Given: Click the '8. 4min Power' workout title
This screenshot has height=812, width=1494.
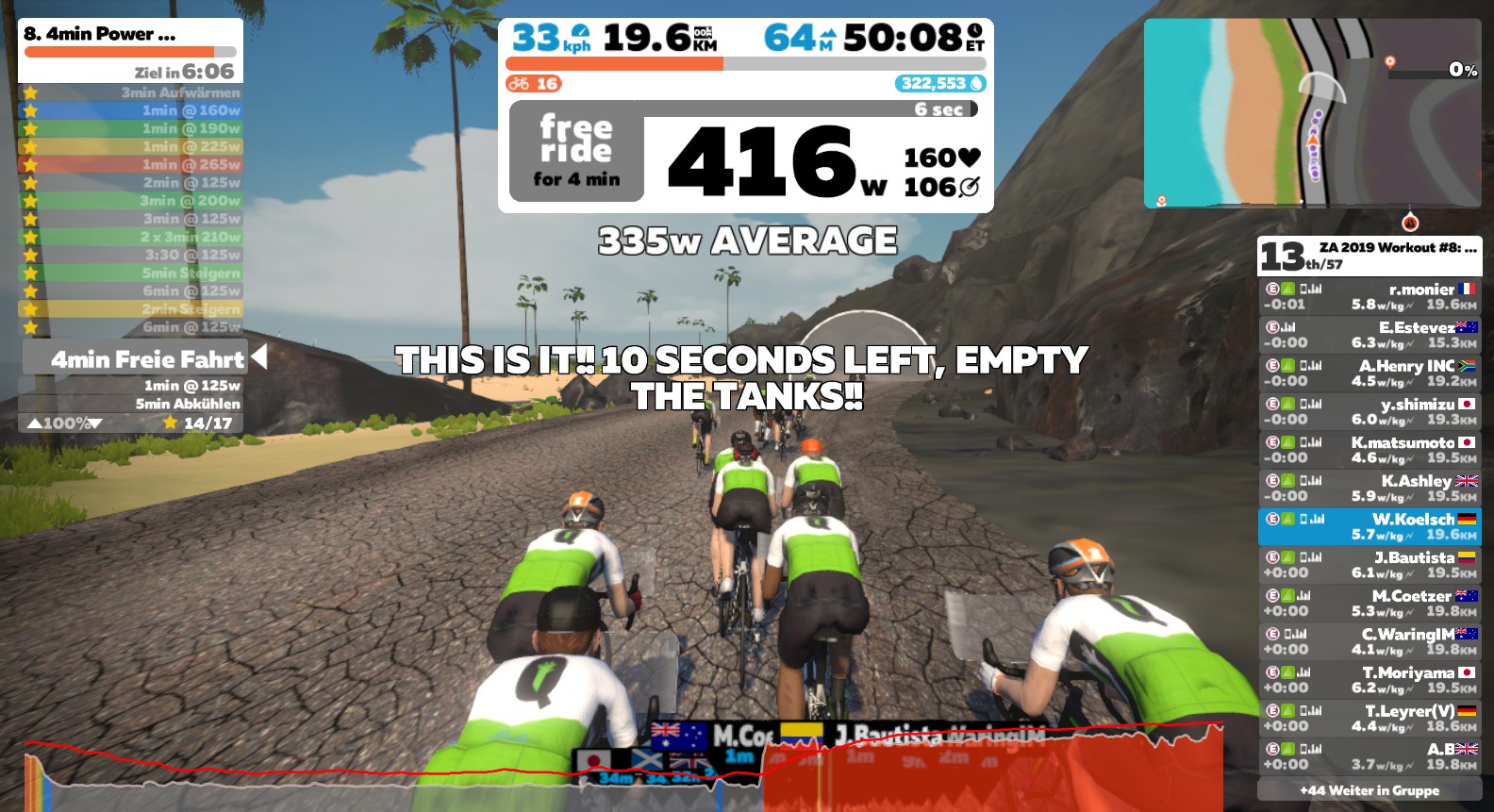Looking at the screenshot, I should (x=100, y=34).
